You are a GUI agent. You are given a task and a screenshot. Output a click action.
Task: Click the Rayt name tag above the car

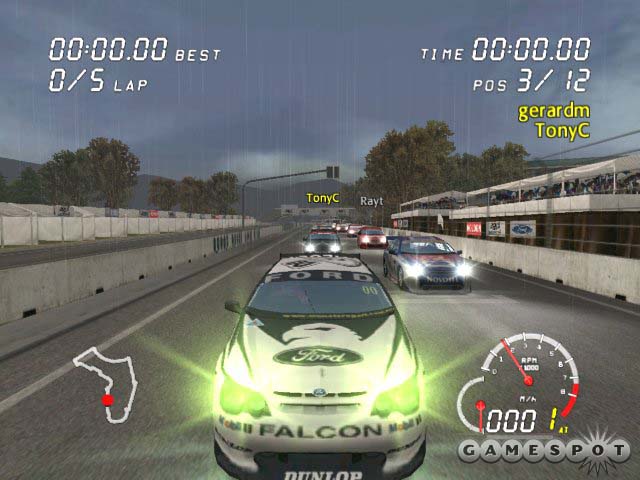click(371, 200)
